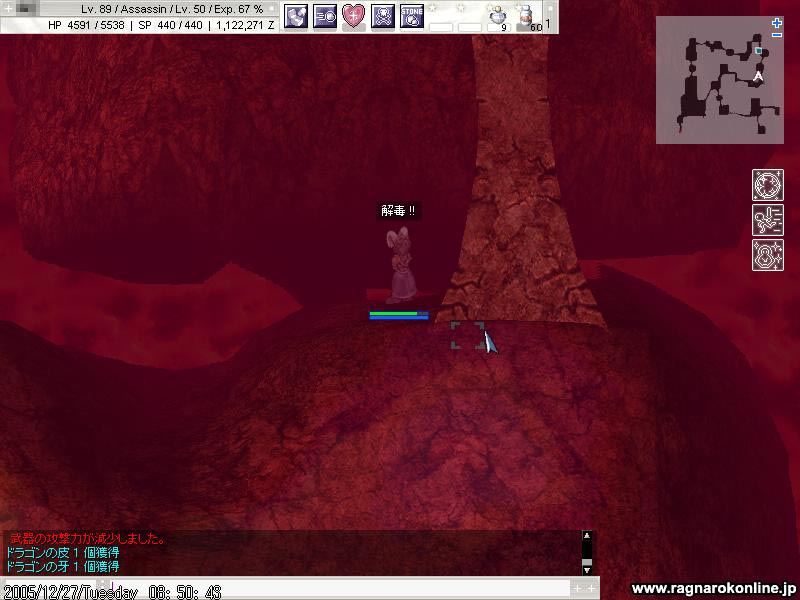Activate the pink heart skill icon
This screenshot has width=800, height=600.
click(x=354, y=15)
